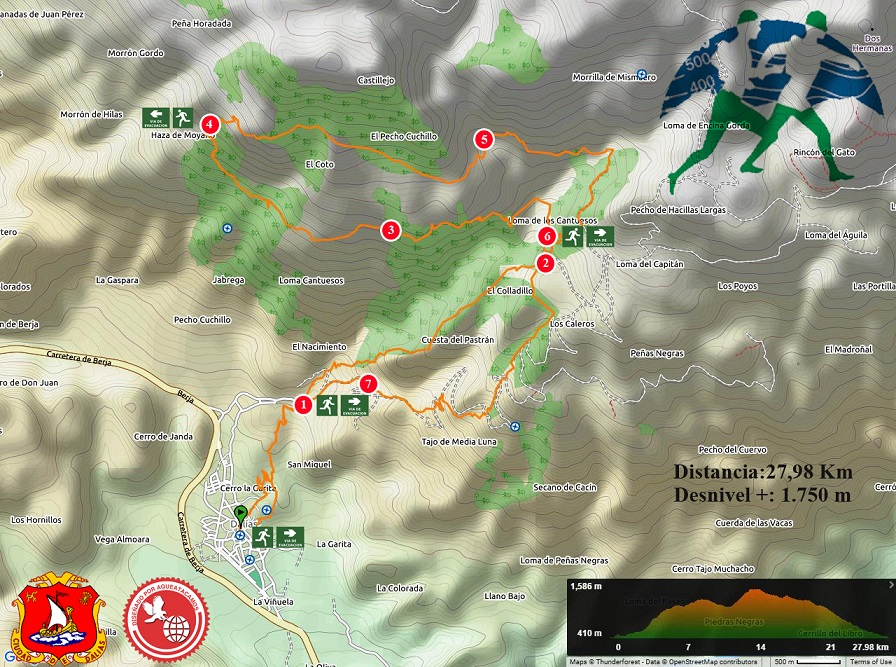896x667 pixels.
Task: Click waypoint marker number 6
Action: 546,236
